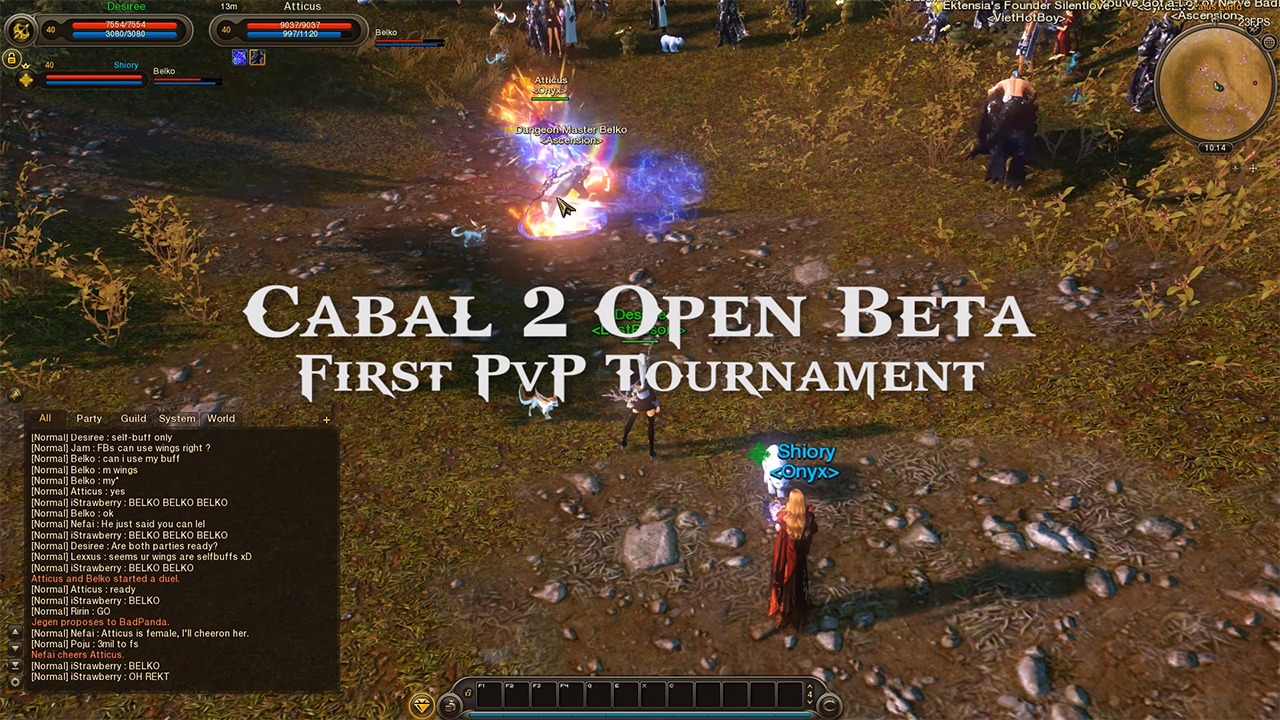The image size is (1280, 720).
Task: Click the empty F1 skill slot
Action: click(490, 694)
